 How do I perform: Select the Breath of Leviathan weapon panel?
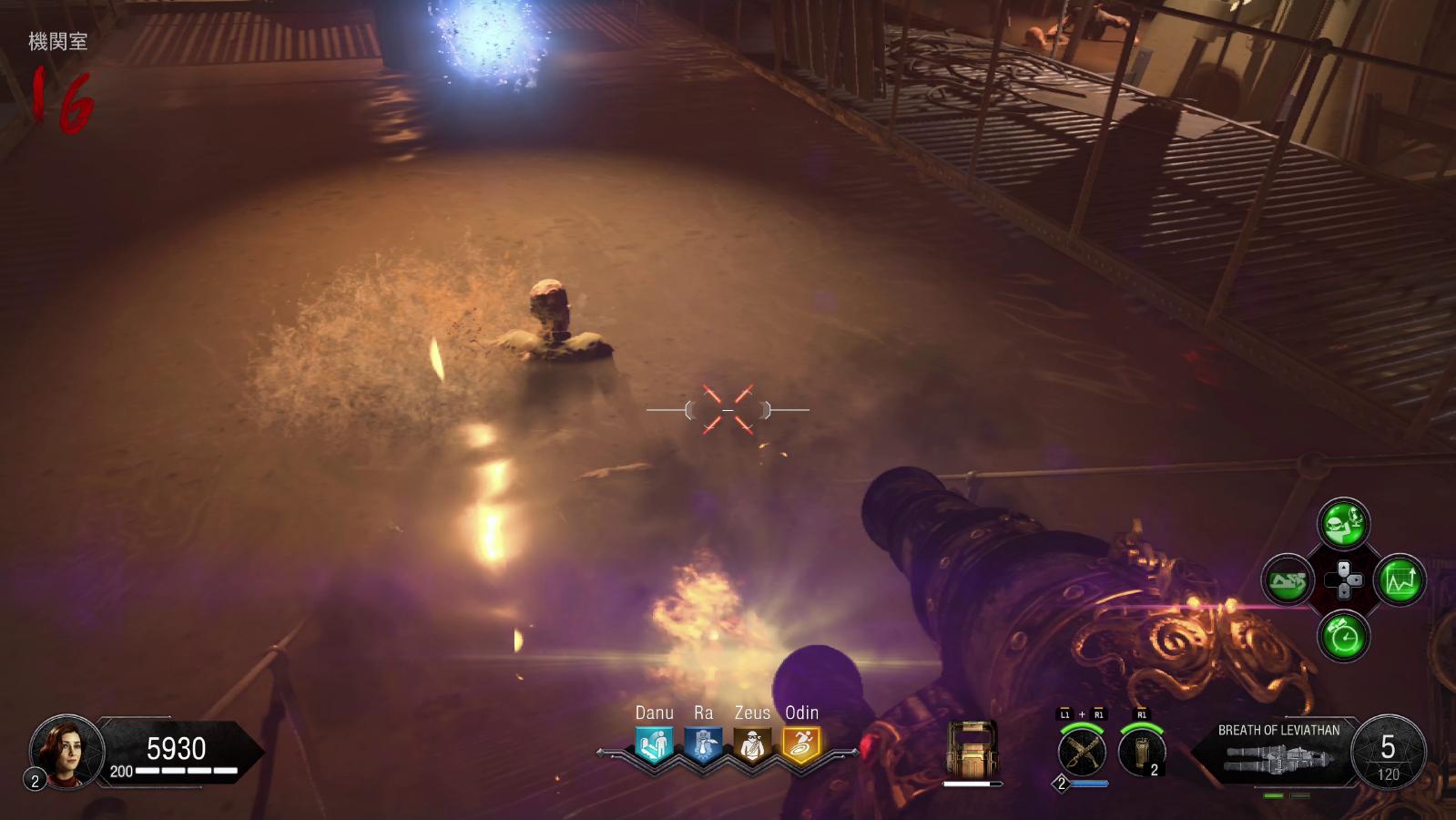(1278, 753)
